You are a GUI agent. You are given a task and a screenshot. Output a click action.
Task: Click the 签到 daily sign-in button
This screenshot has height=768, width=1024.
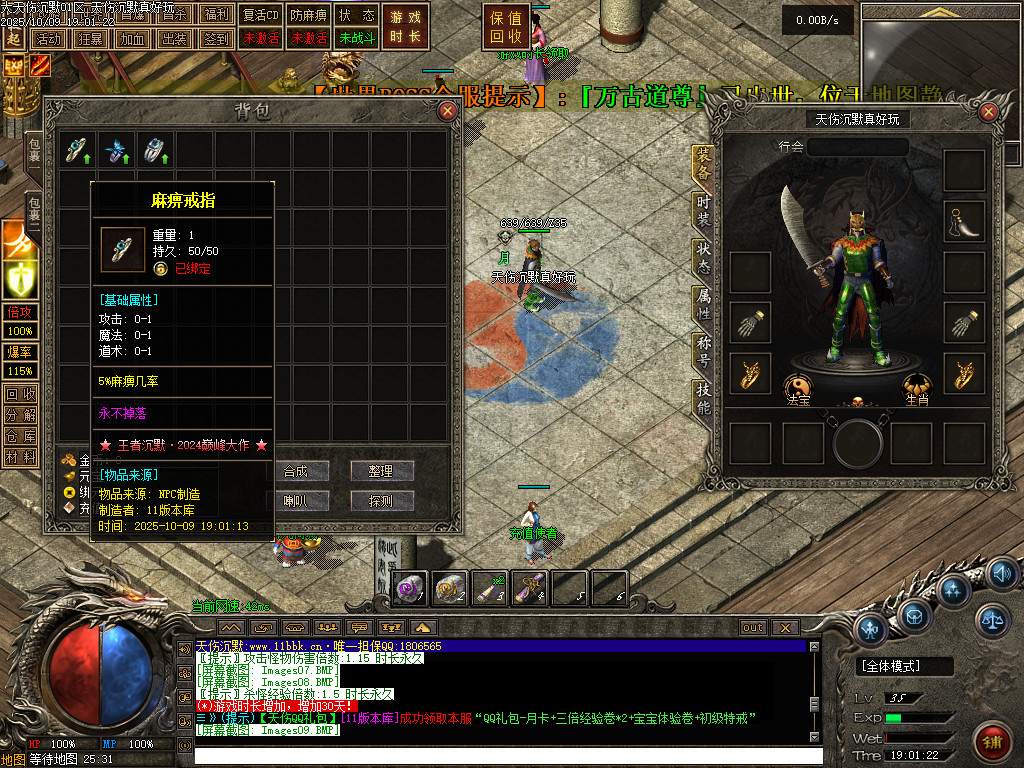click(x=216, y=39)
